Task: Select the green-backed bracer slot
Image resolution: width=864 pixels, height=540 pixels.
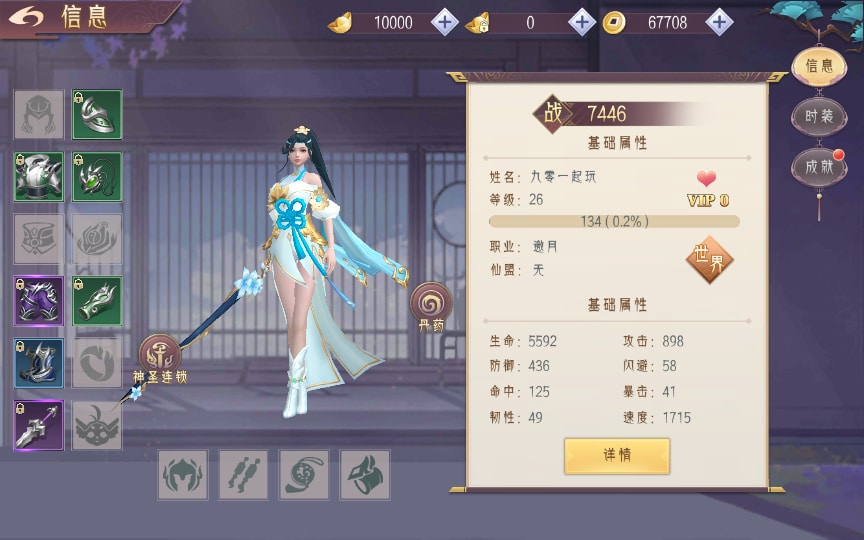Action: tap(97, 301)
